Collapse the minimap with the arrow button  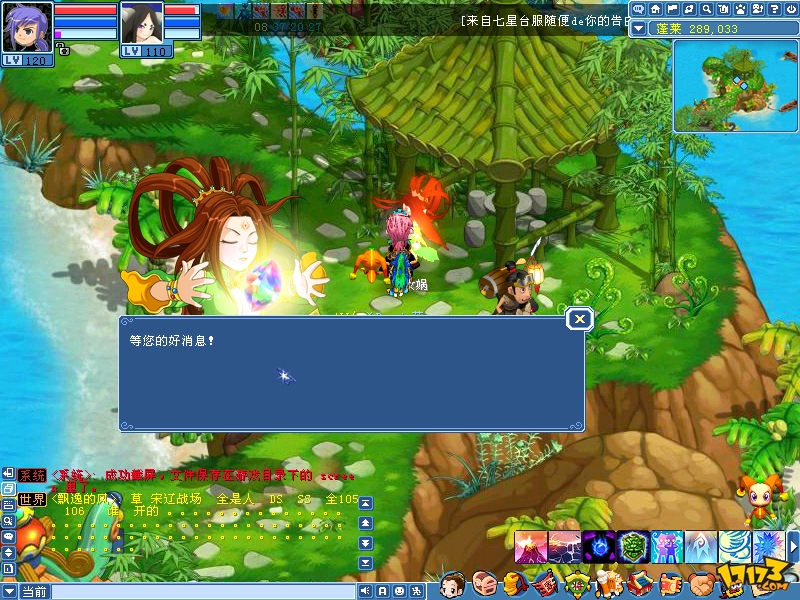point(639,29)
